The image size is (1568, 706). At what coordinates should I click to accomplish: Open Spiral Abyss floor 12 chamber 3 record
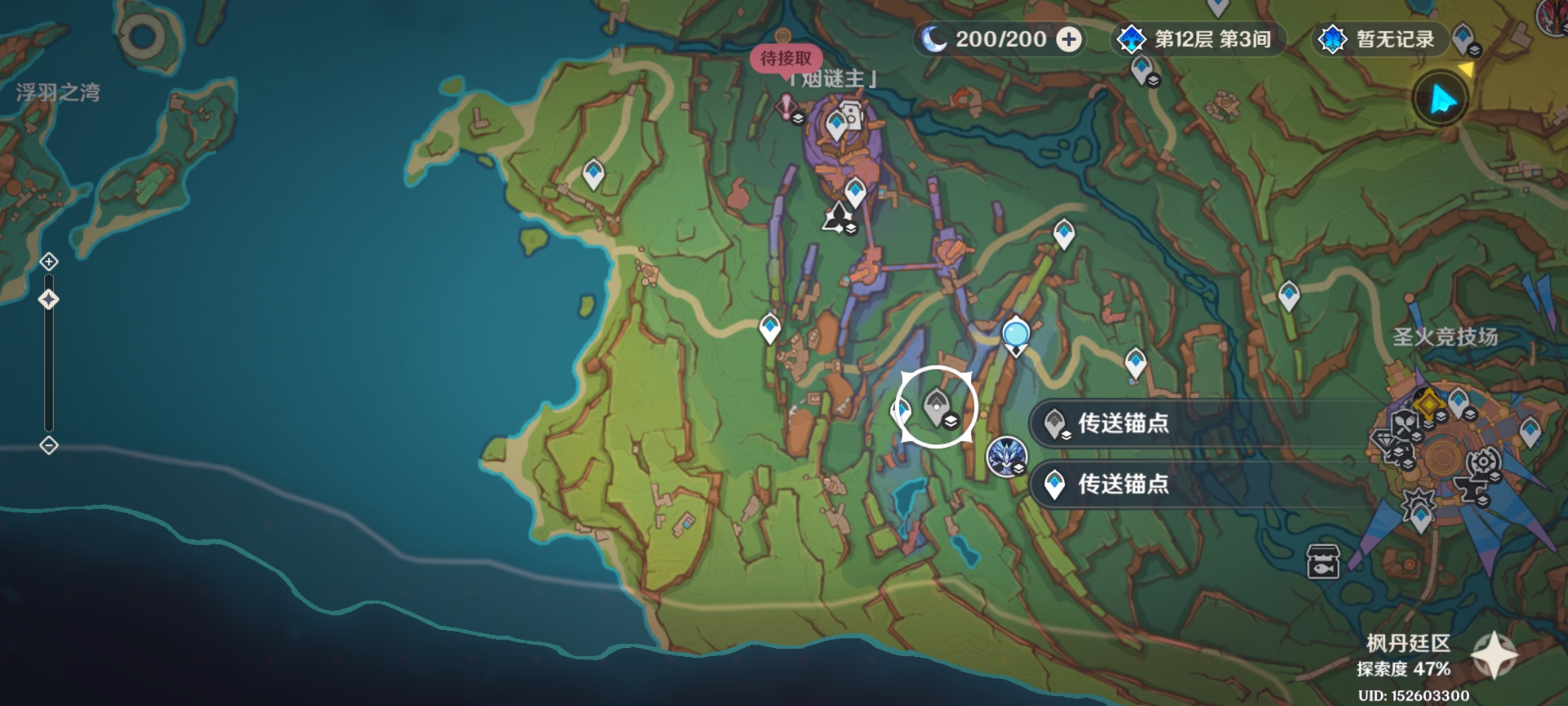coord(1198,39)
